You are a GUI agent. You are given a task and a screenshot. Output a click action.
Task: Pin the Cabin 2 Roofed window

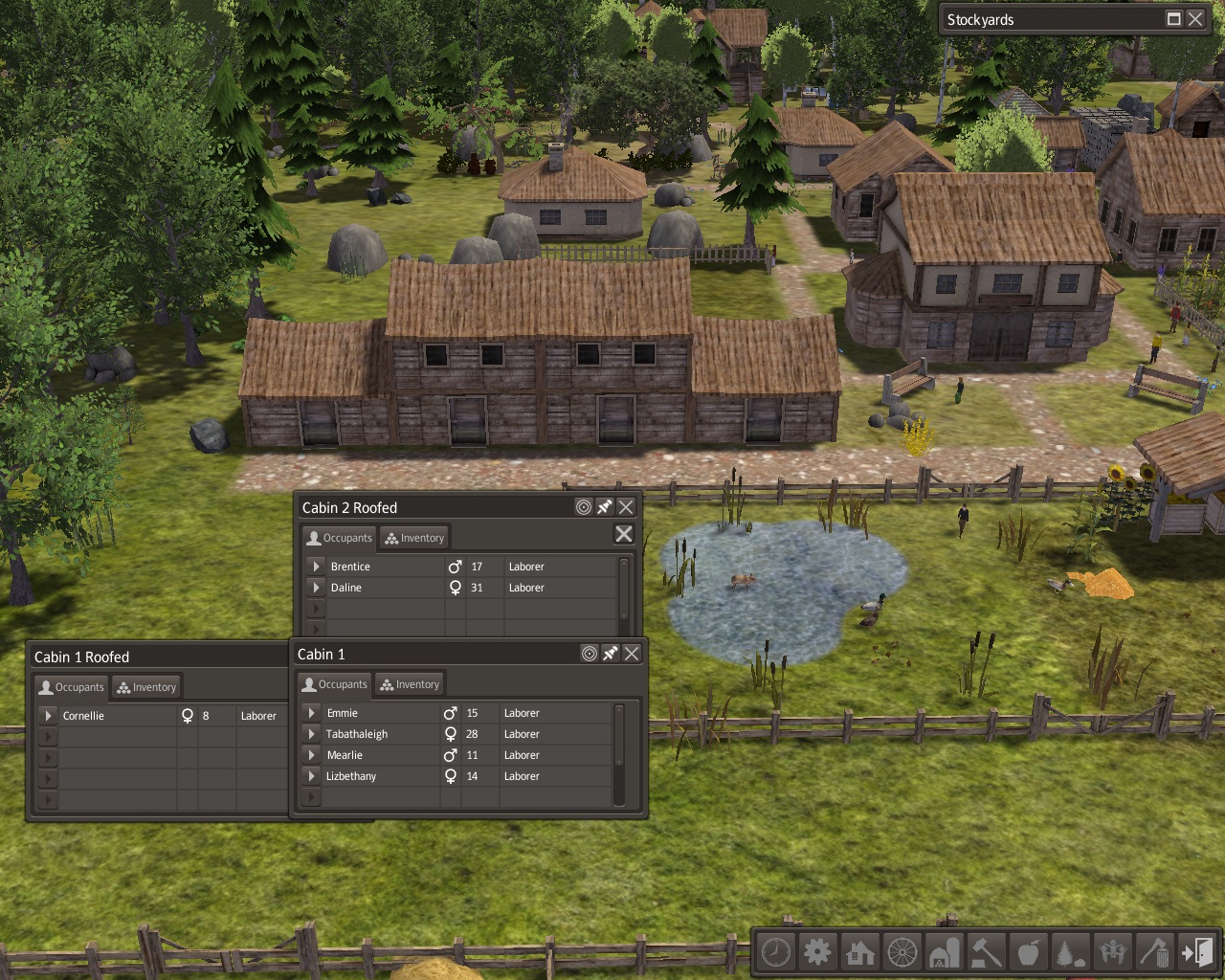click(605, 507)
